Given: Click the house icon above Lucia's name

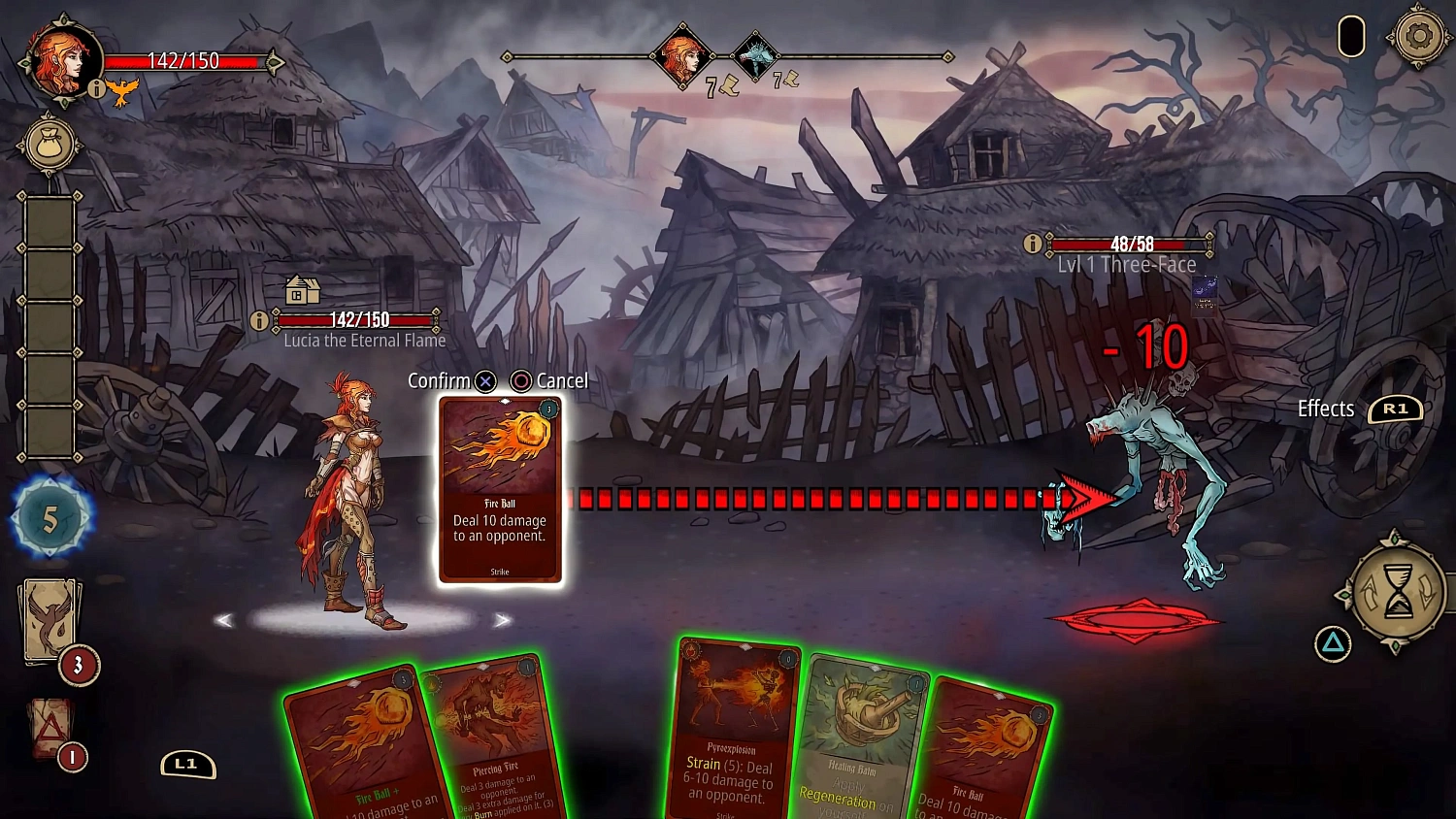Looking at the screenshot, I should click(301, 291).
